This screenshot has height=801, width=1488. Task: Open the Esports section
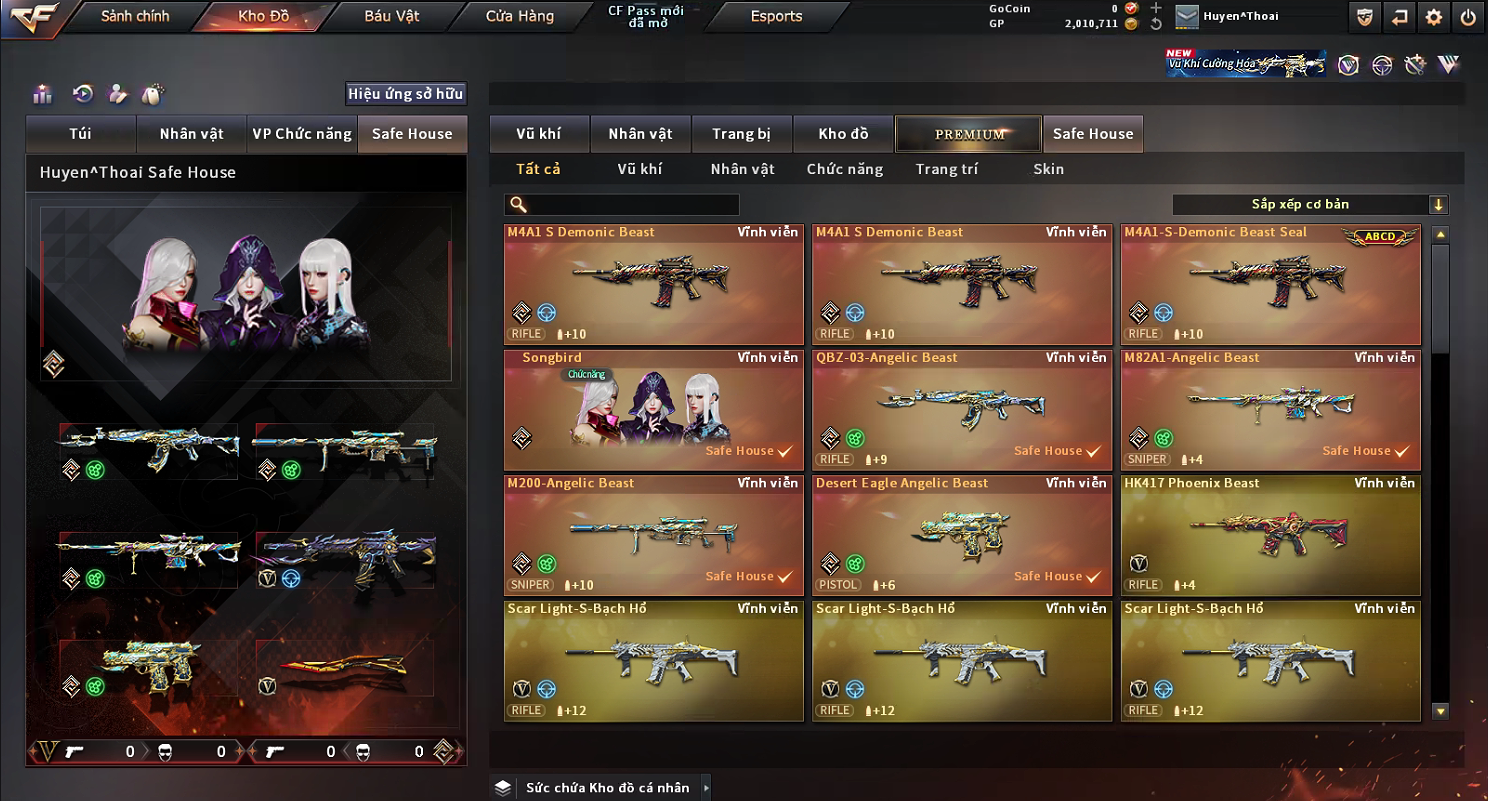[x=776, y=16]
